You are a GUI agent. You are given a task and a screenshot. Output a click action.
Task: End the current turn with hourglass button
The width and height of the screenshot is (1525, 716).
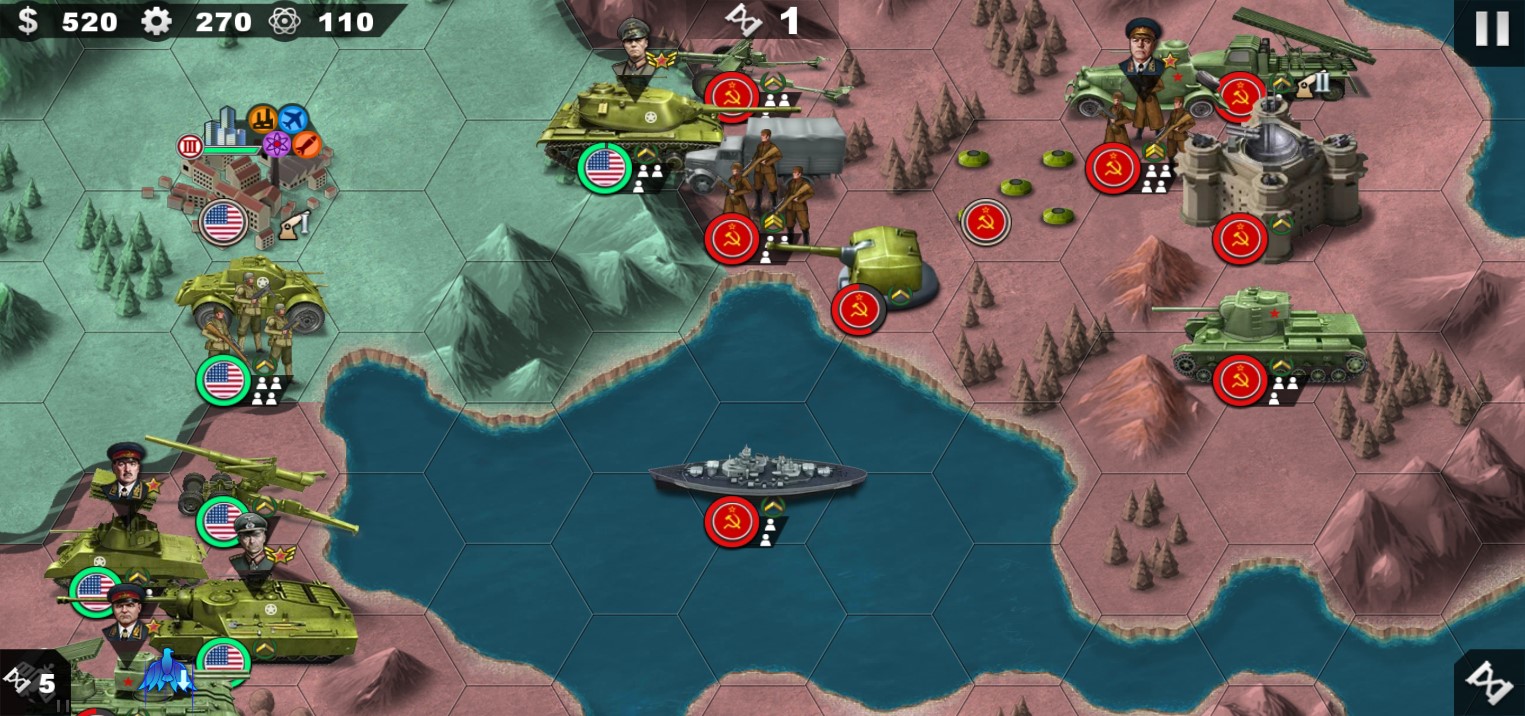point(1491,682)
